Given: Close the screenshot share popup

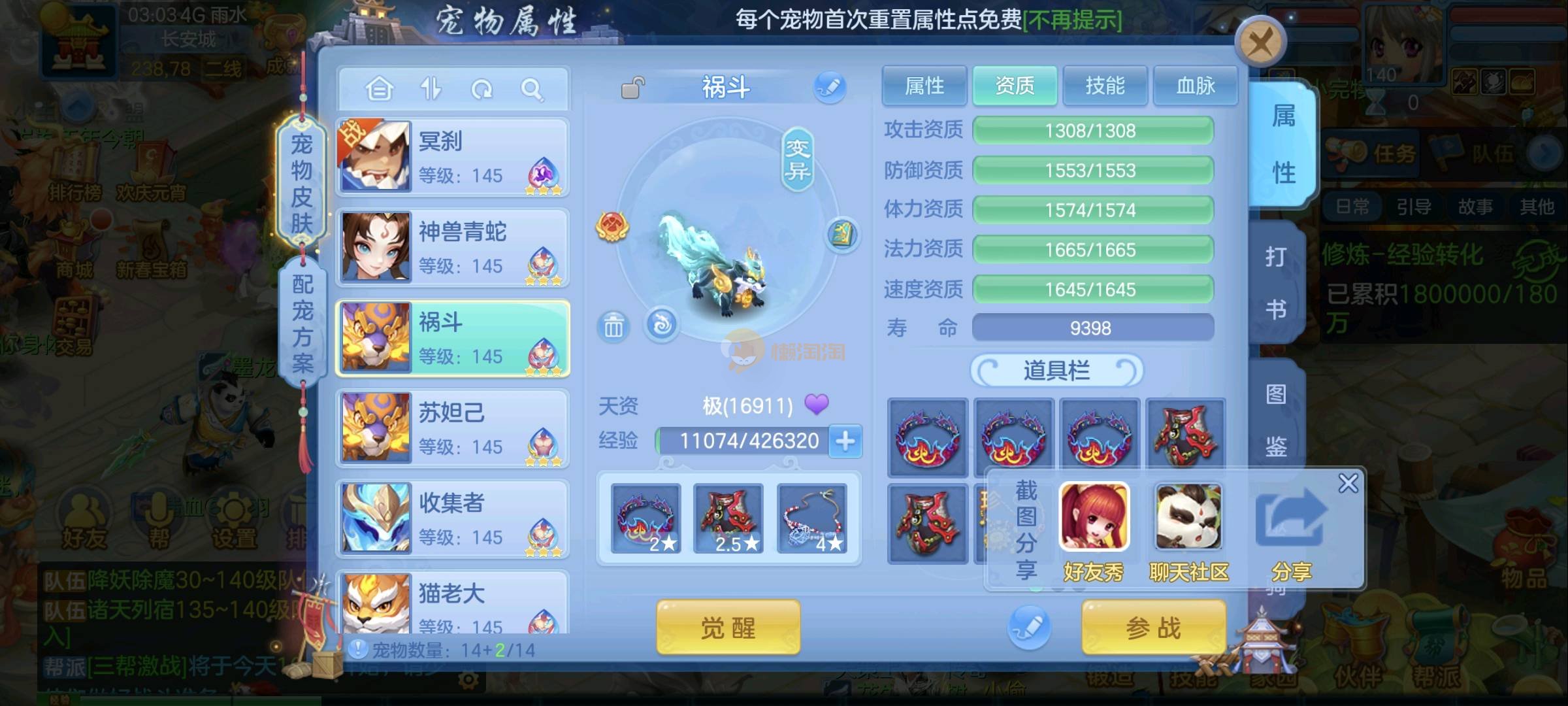Looking at the screenshot, I should click(1348, 484).
